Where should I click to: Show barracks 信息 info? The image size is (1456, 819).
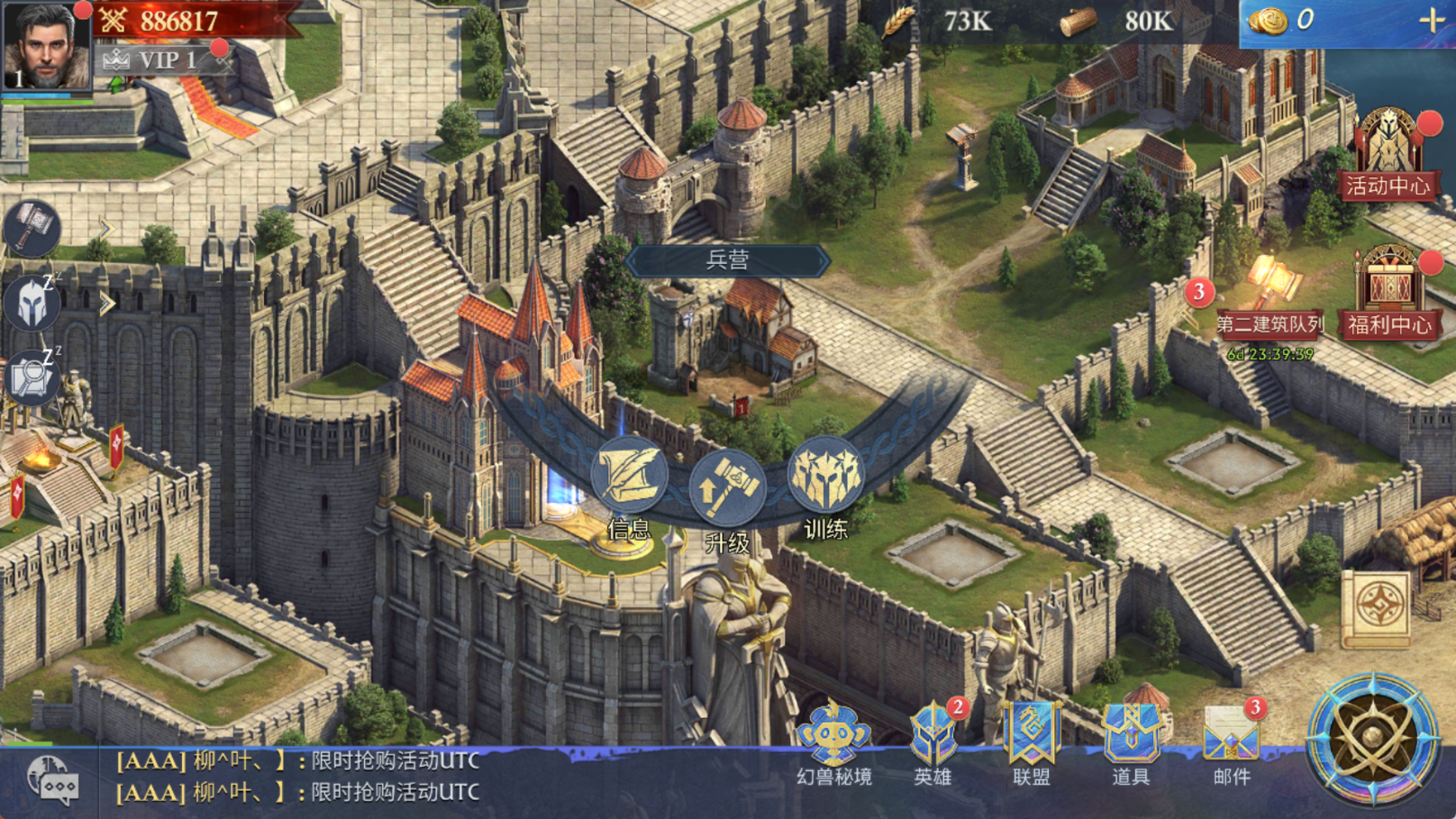629,476
